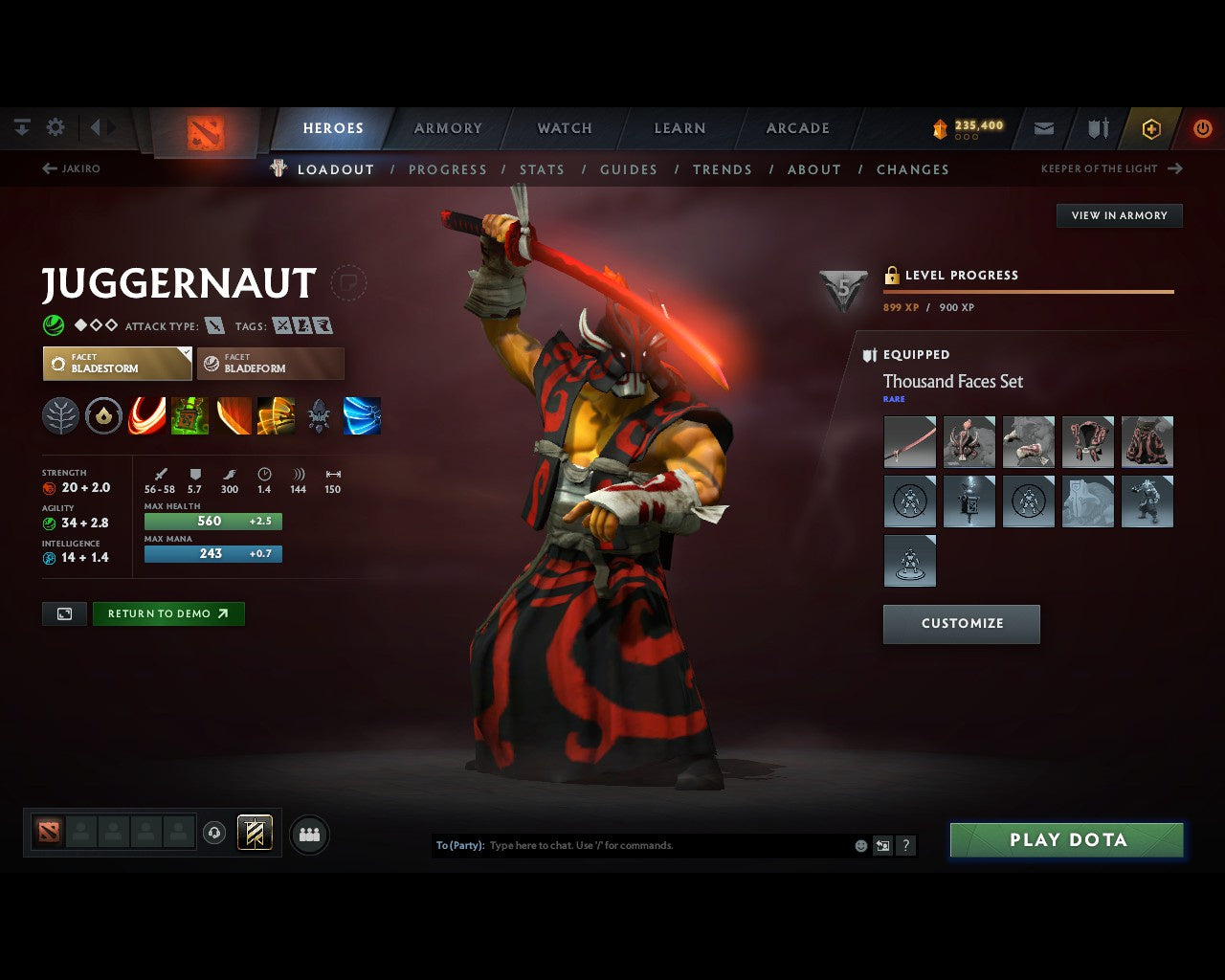Switch to the Bladeform facet
The width and height of the screenshot is (1225, 980).
(x=271, y=364)
